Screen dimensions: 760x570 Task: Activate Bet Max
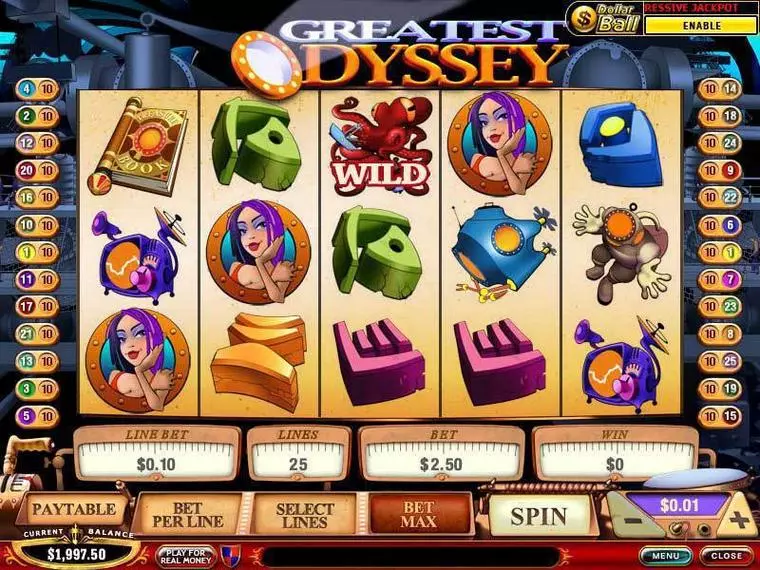click(x=420, y=516)
